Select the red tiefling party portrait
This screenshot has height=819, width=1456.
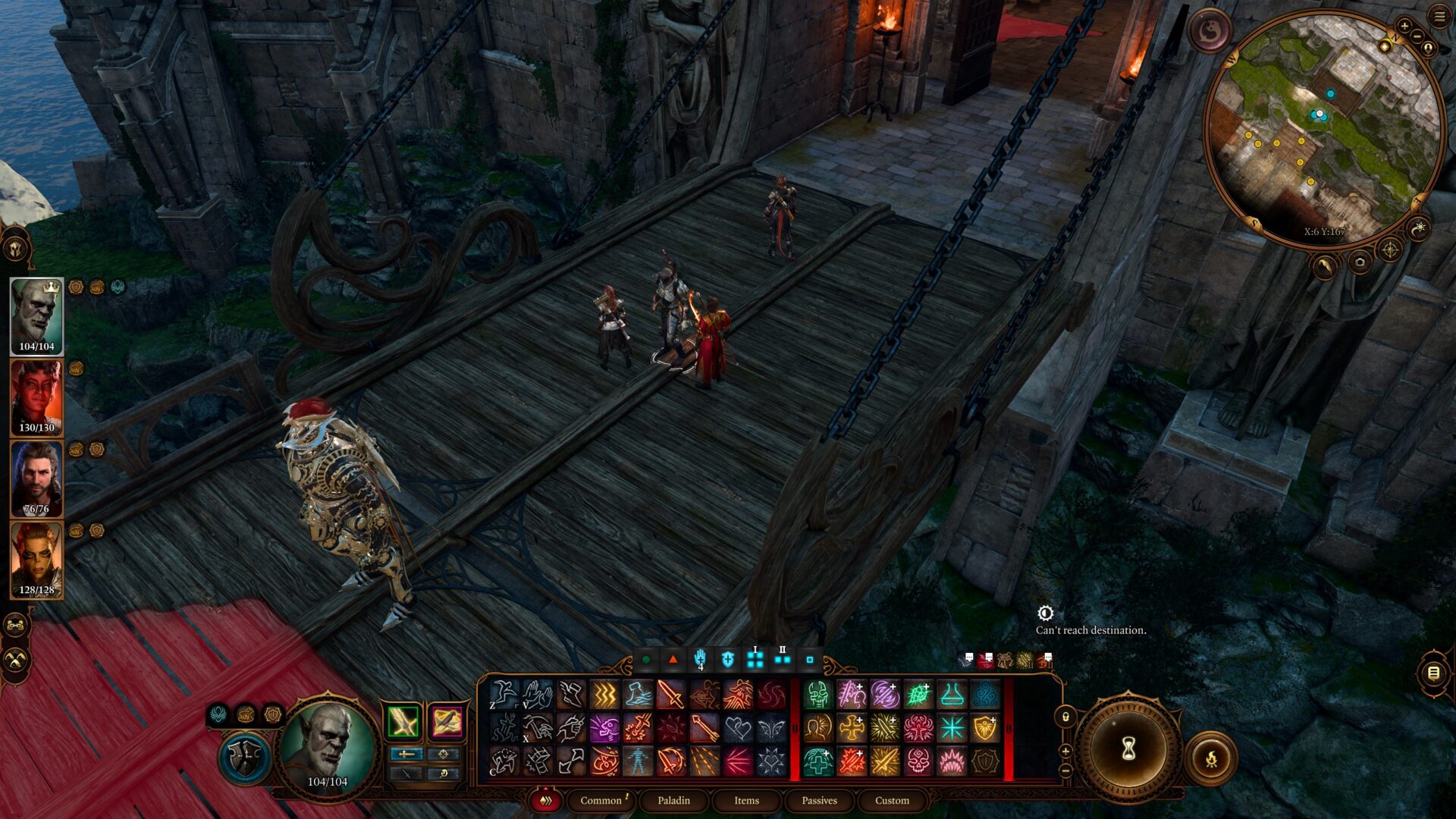click(36, 397)
